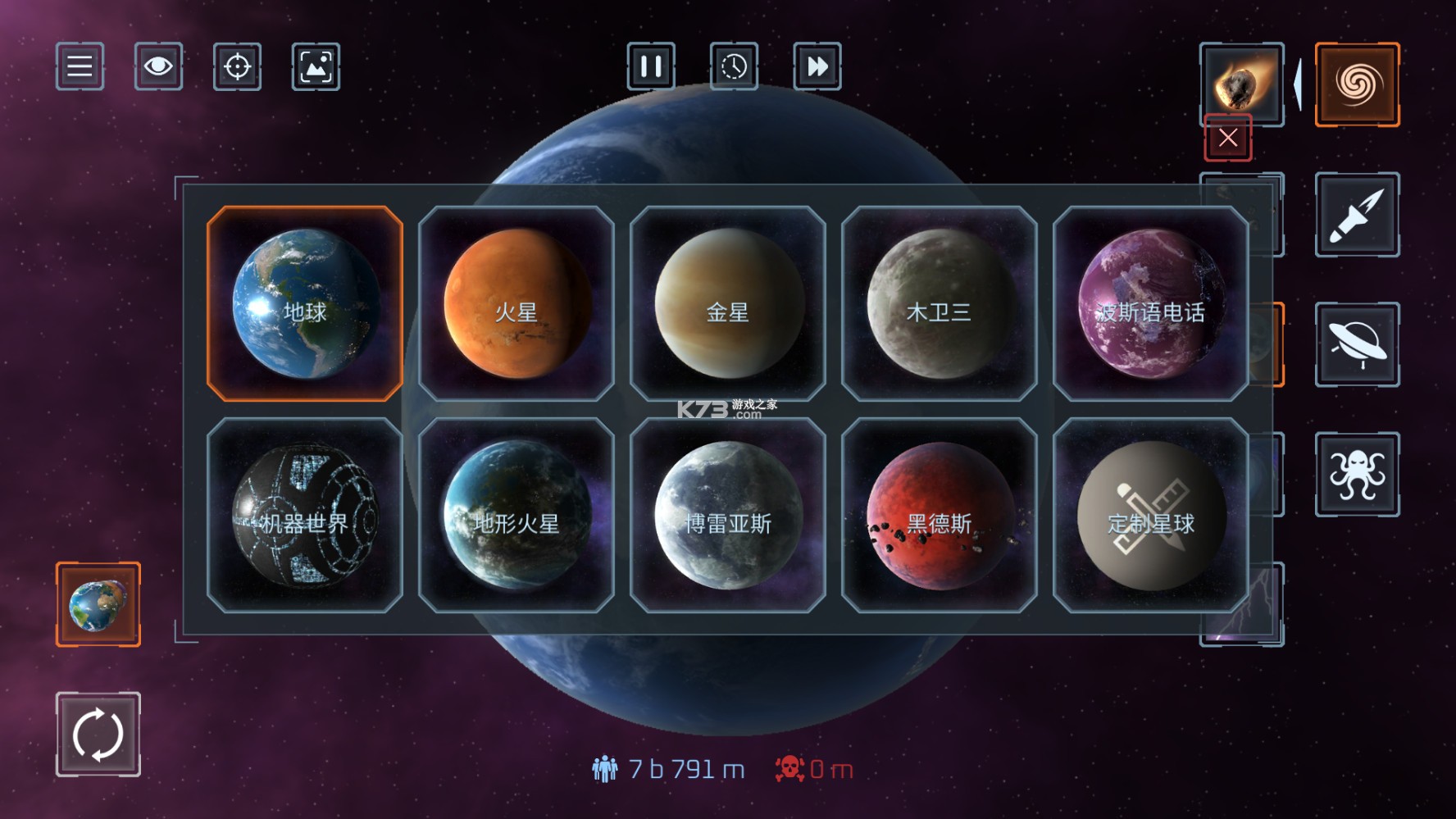The image size is (1456, 819).
Task: Select the black hole weapon
Action: [1357, 84]
